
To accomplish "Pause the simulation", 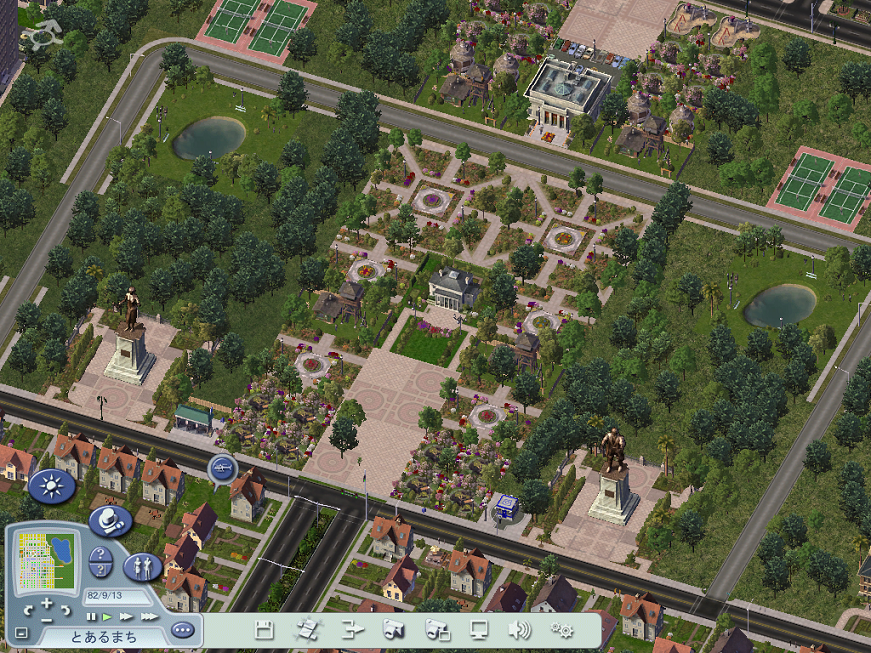I will coord(91,617).
